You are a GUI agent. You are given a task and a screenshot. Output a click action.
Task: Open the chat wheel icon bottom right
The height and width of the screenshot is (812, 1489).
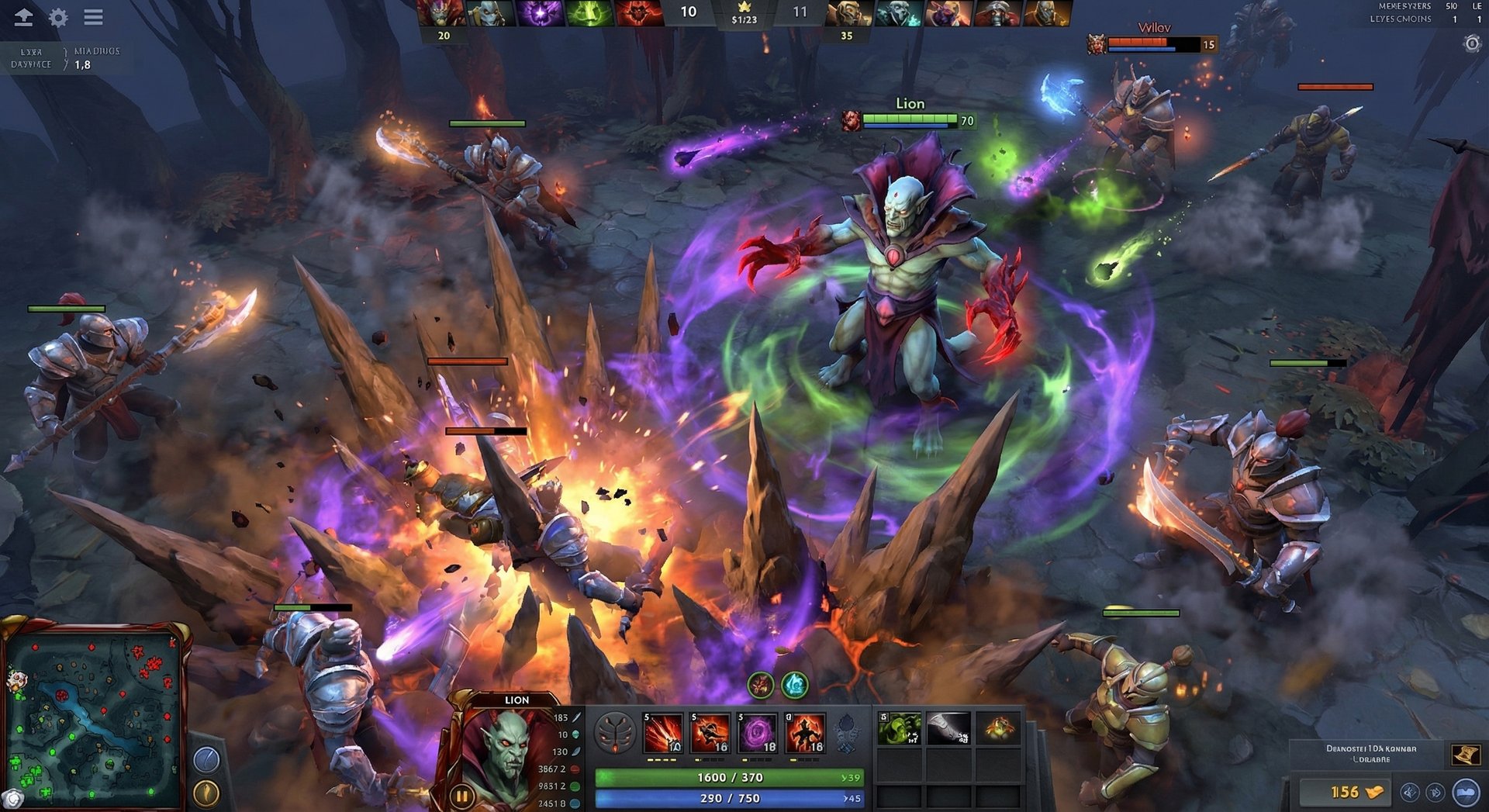1465,793
